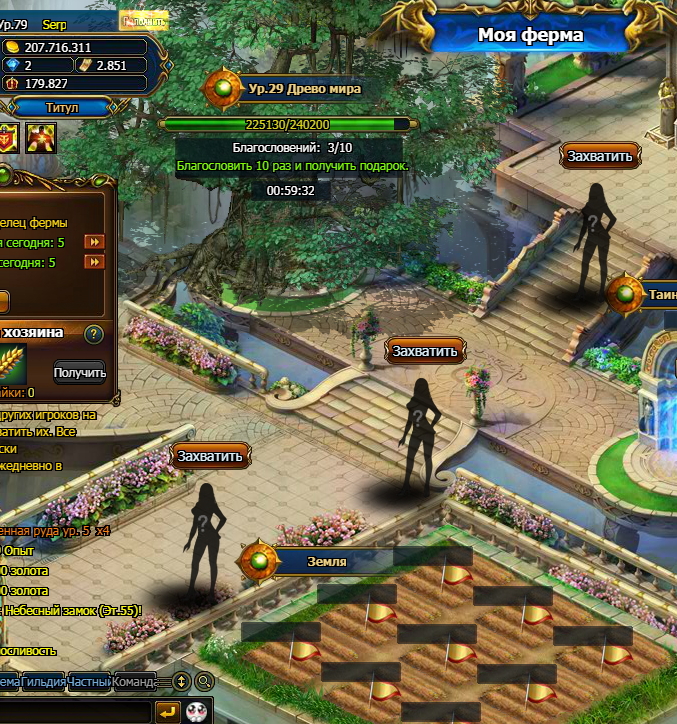The image size is (677, 724).
Task: Show help via the question mark button
Action: pos(94,334)
